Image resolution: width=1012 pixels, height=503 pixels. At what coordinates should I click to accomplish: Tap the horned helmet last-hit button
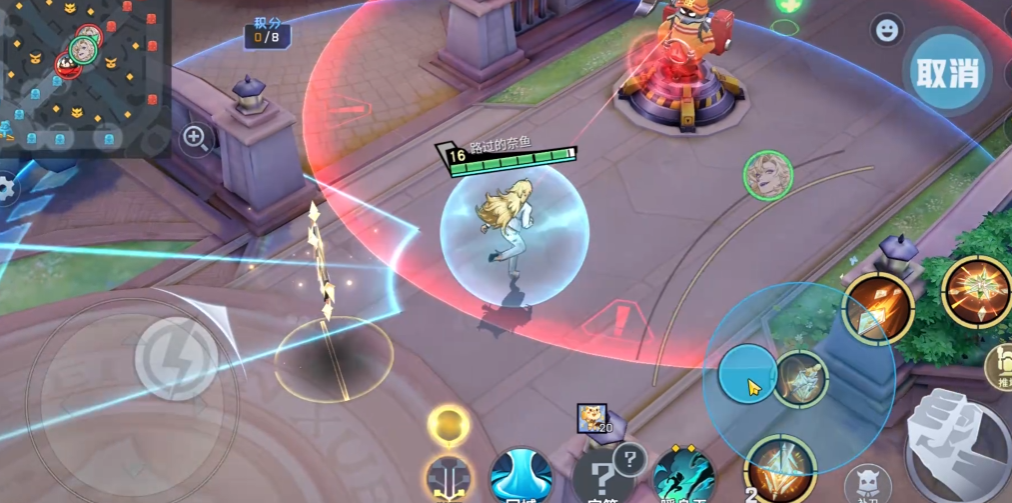click(x=867, y=484)
